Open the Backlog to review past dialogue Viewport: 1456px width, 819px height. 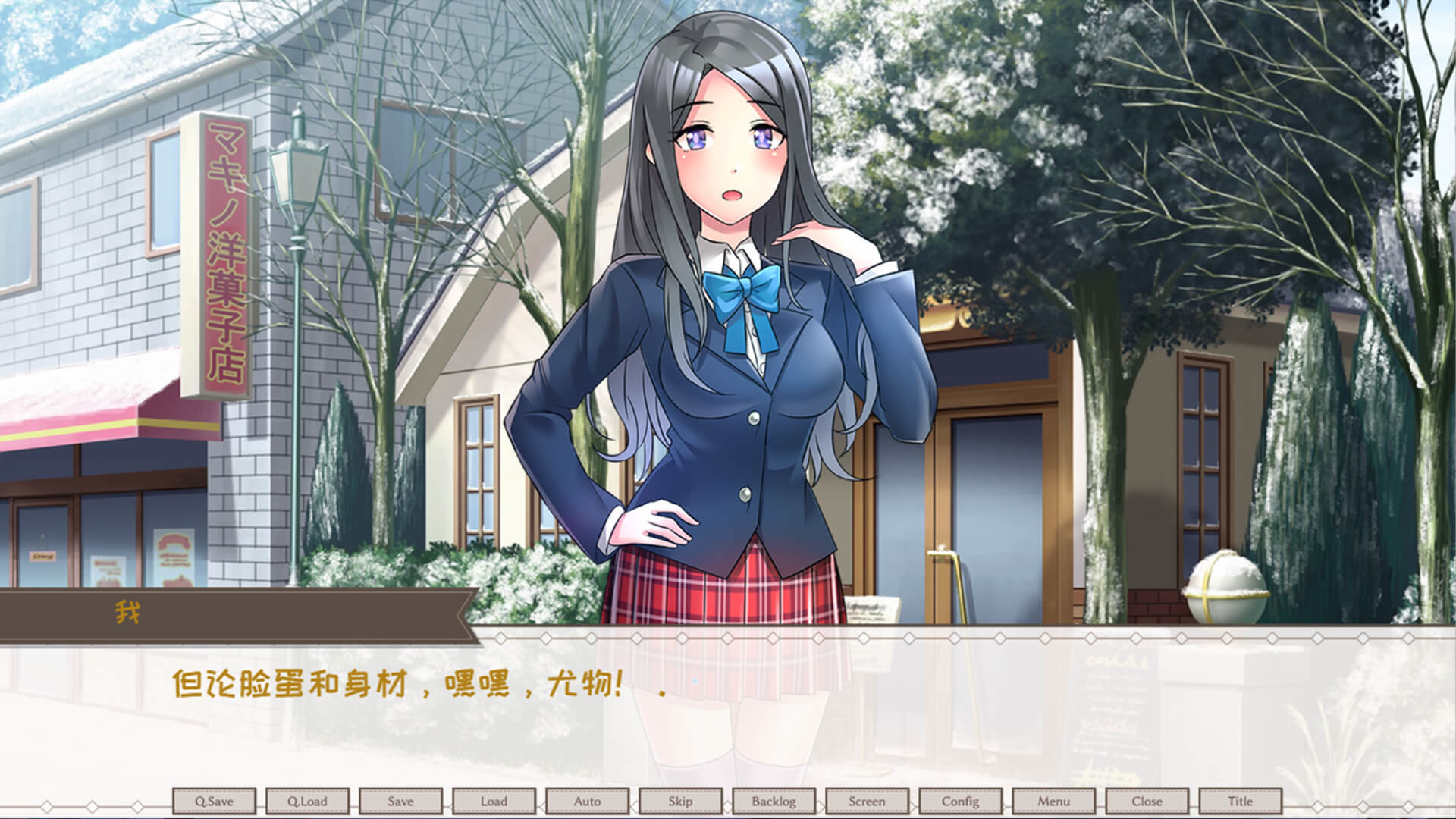tap(774, 801)
